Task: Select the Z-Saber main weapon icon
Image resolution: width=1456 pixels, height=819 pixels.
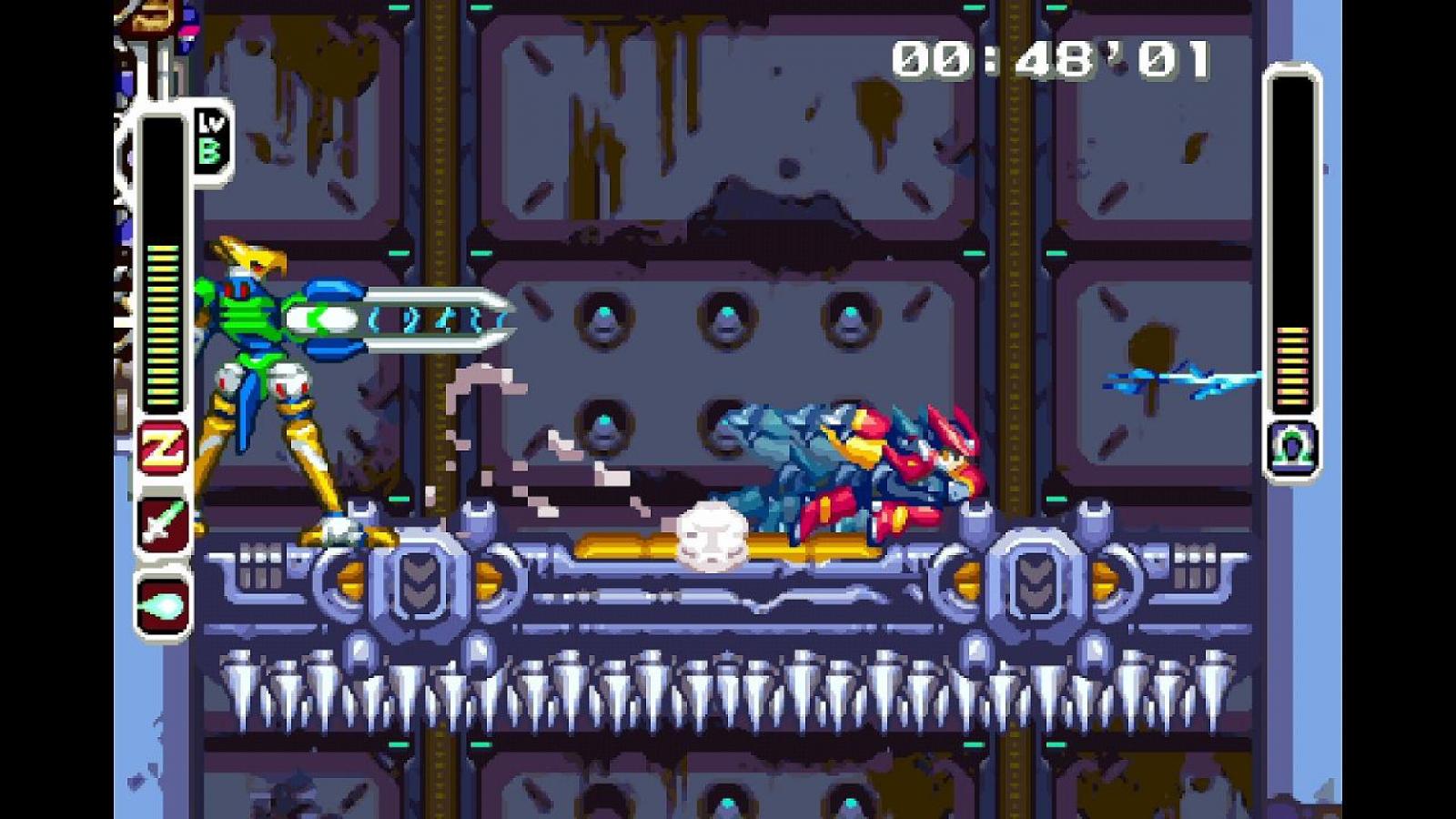Action: pyautogui.click(x=163, y=522)
